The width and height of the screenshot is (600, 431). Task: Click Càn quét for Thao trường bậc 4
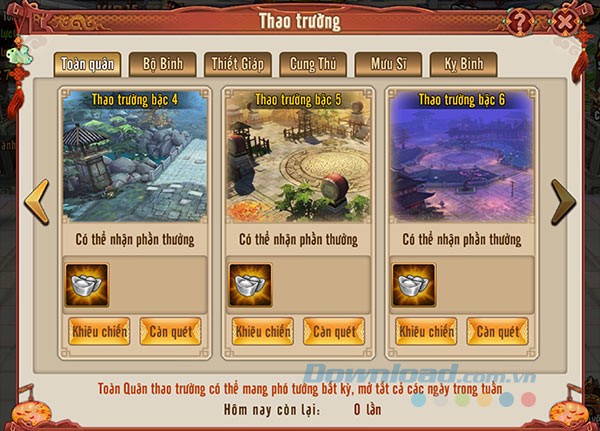pyautogui.click(x=170, y=331)
